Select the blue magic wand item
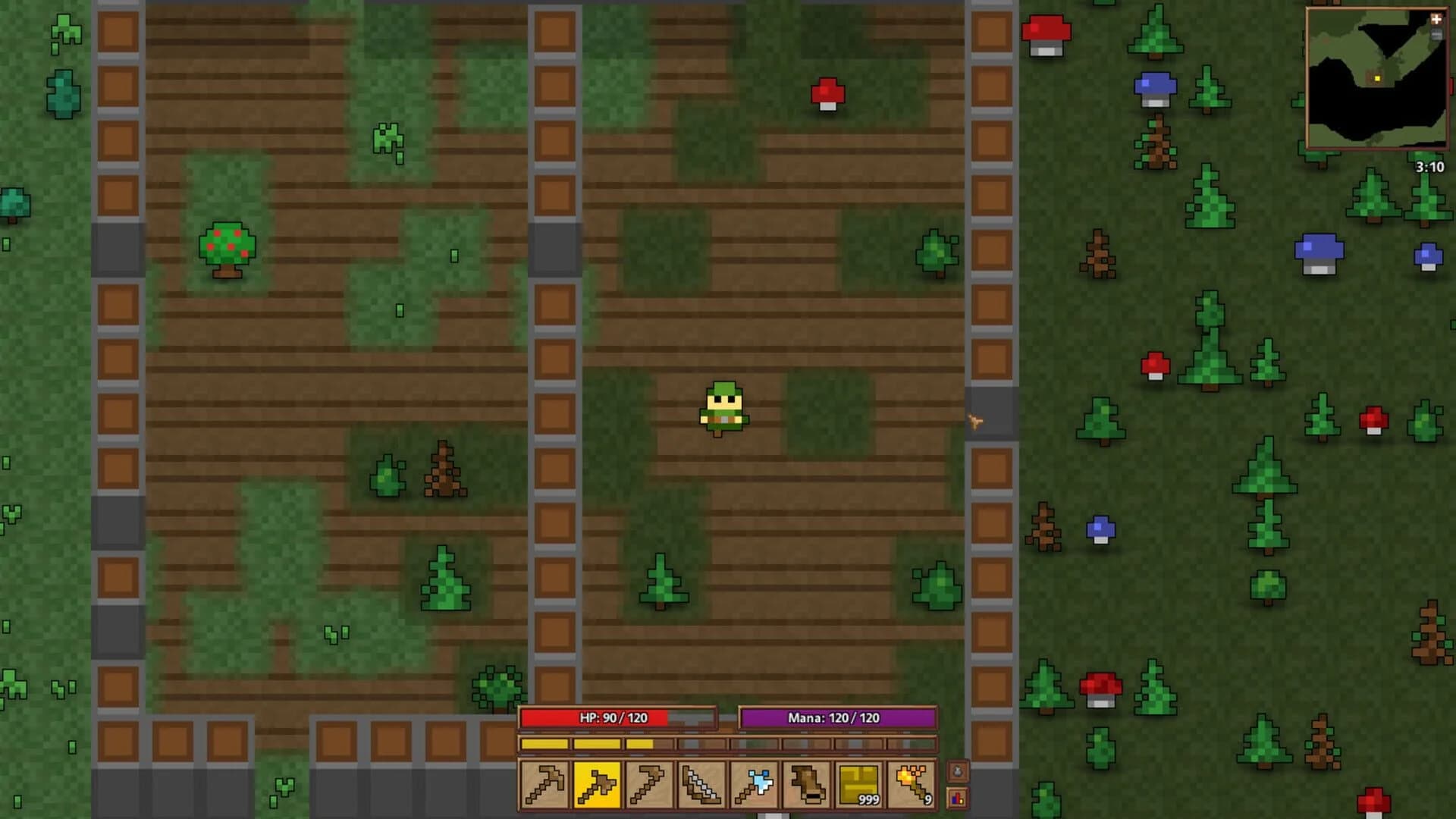Screen dimensions: 1456x819 753,786
